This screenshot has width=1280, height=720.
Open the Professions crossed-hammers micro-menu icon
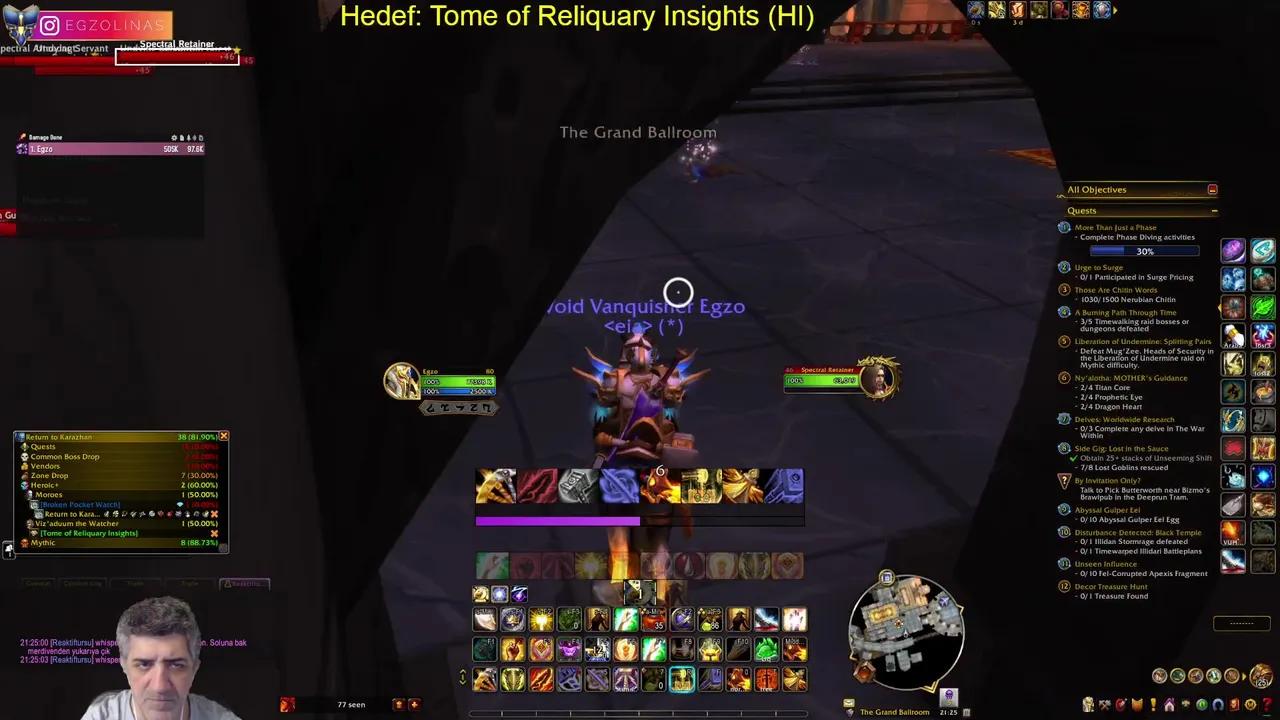[x=1104, y=705]
